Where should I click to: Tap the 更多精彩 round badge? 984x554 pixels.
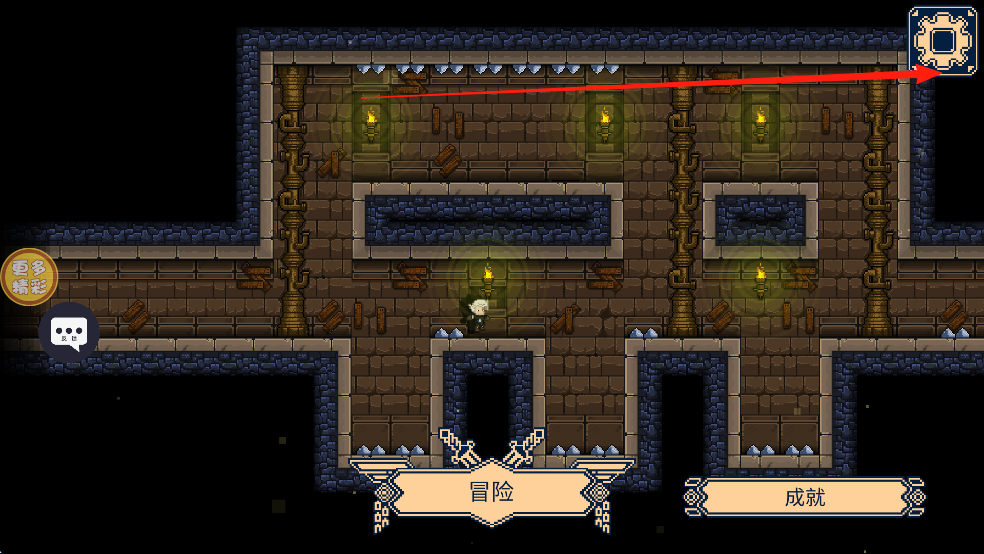(x=29, y=277)
